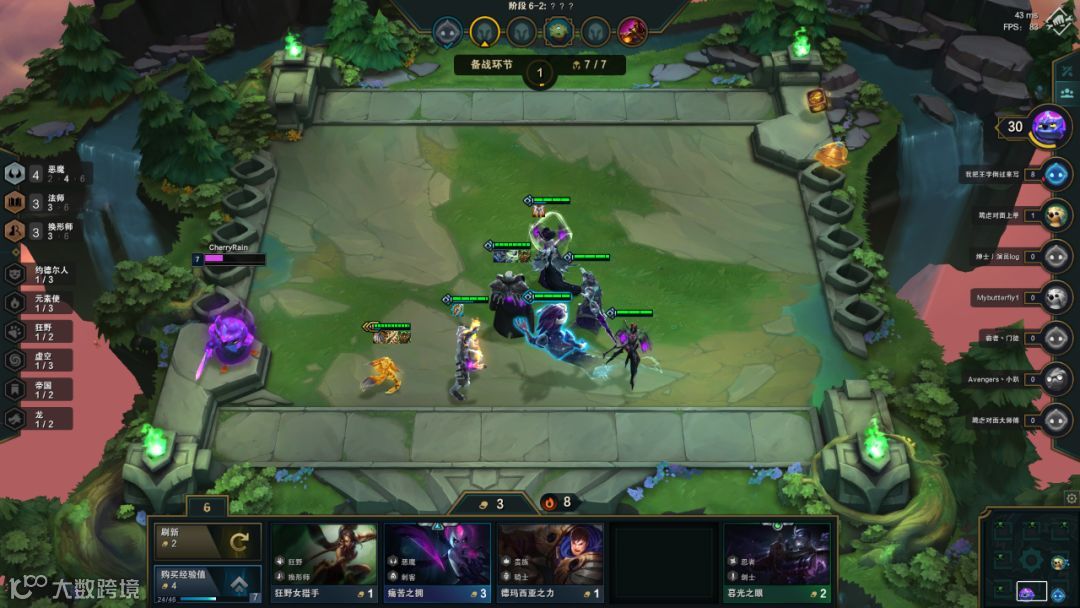Refresh the shop with the 刷新 button
This screenshot has height=608, width=1080.
pyautogui.click(x=206, y=541)
